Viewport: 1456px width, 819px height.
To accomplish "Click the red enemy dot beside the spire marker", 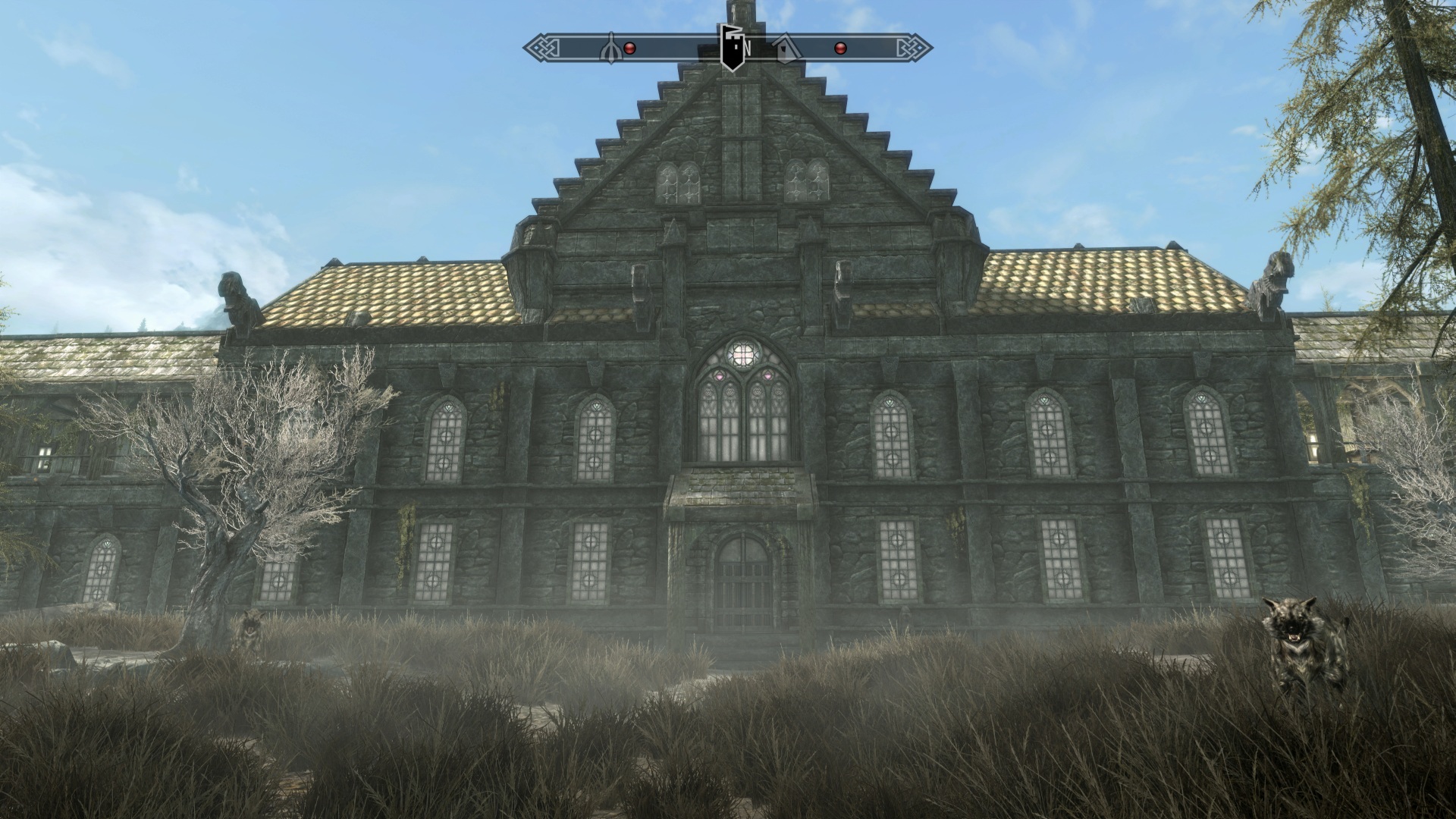I will pos(629,49).
